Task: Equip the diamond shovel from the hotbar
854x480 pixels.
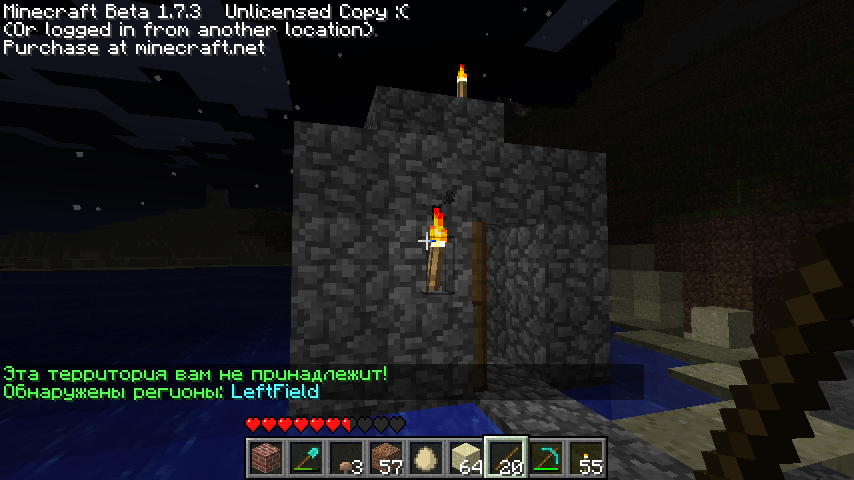Action: click(305, 458)
